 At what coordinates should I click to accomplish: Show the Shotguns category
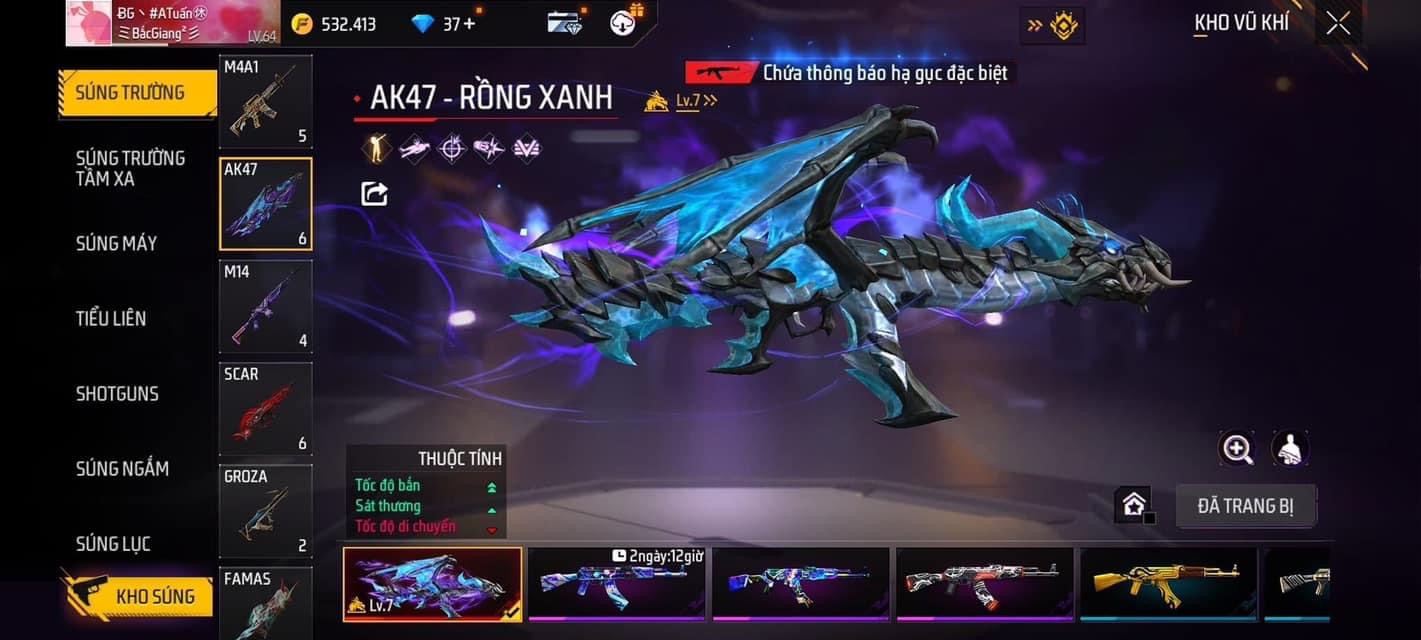point(117,393)
